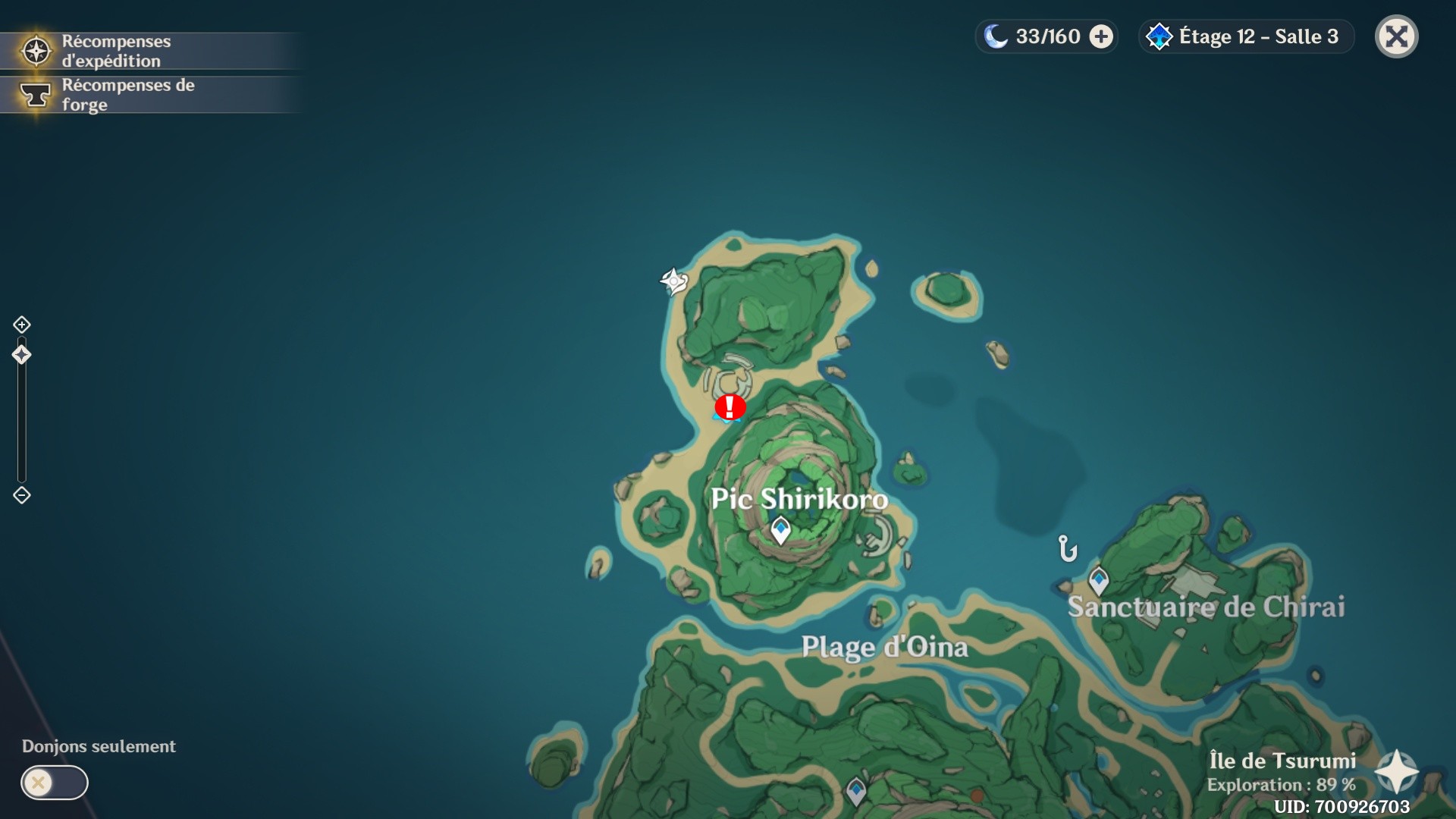Select the Pic Shirikoro teleport waypoint
The width and height of the screenshot is (1456, 819).
780,529
